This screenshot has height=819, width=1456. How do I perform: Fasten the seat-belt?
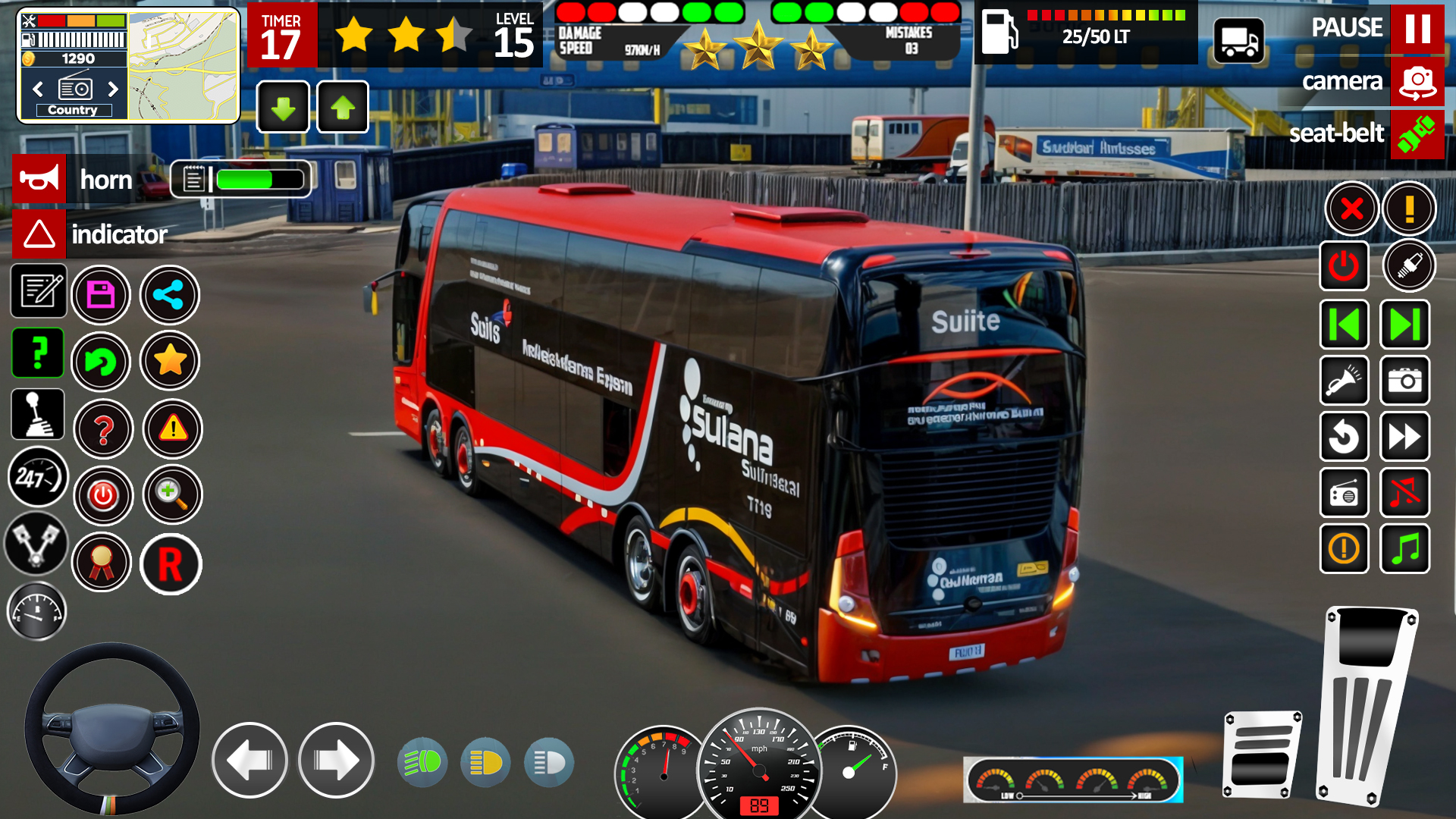point(1417,134)
